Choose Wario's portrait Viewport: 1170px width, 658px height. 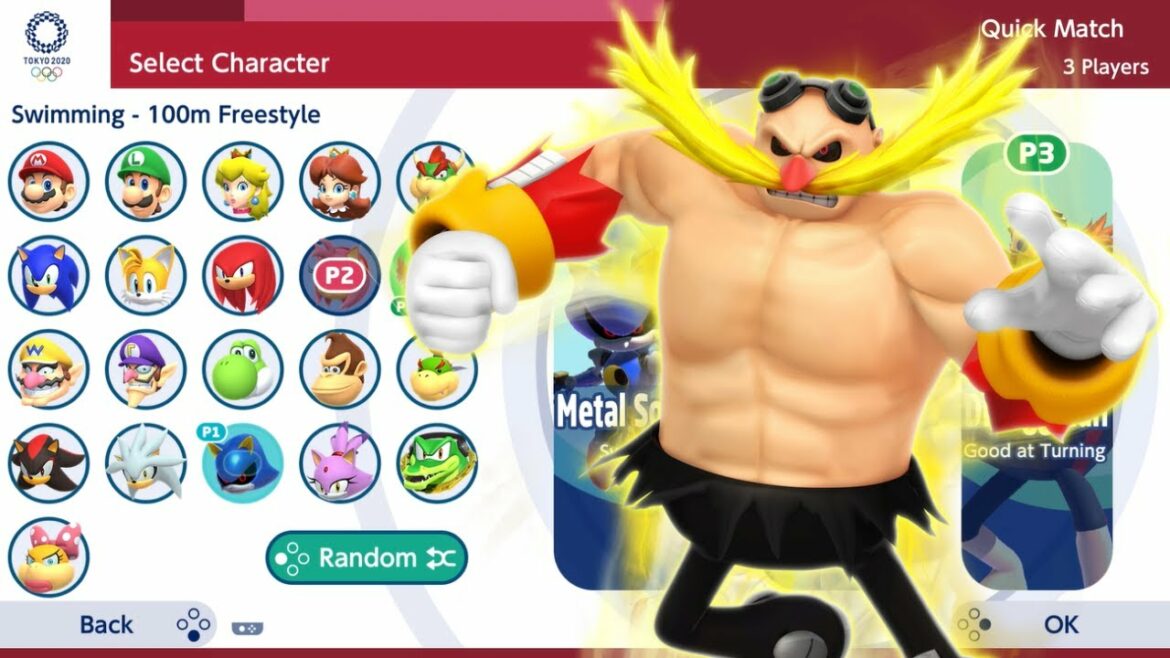click(x=49, y=369)
